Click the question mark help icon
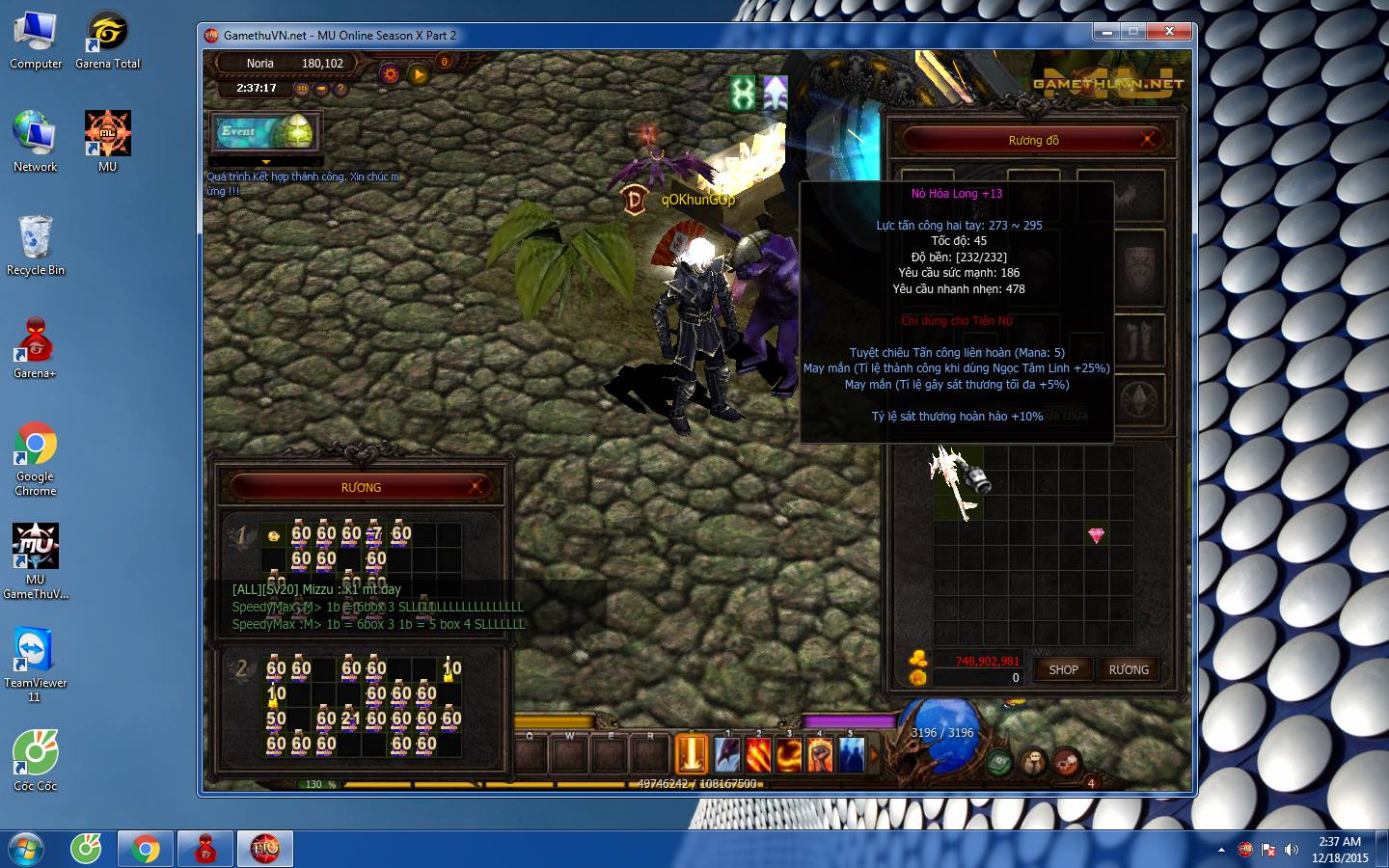The height and width of the screenshot is (868, 1389). point(340,89)
